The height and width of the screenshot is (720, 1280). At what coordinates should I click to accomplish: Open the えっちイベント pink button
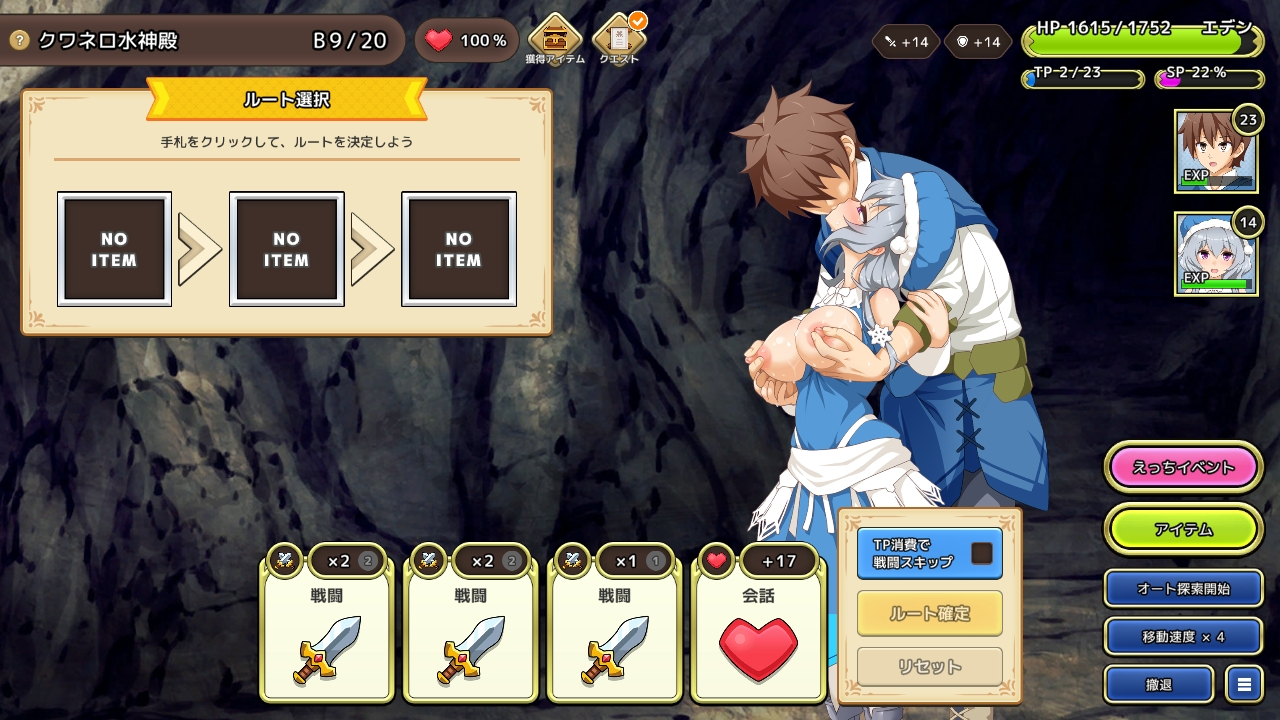click(x=1183, y=467)
